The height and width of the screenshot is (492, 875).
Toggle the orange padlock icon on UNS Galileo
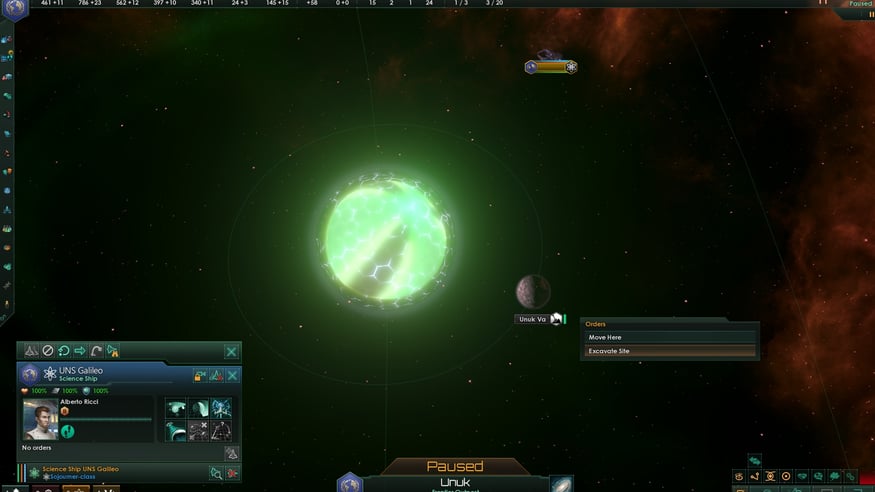(x=200, y=375)
